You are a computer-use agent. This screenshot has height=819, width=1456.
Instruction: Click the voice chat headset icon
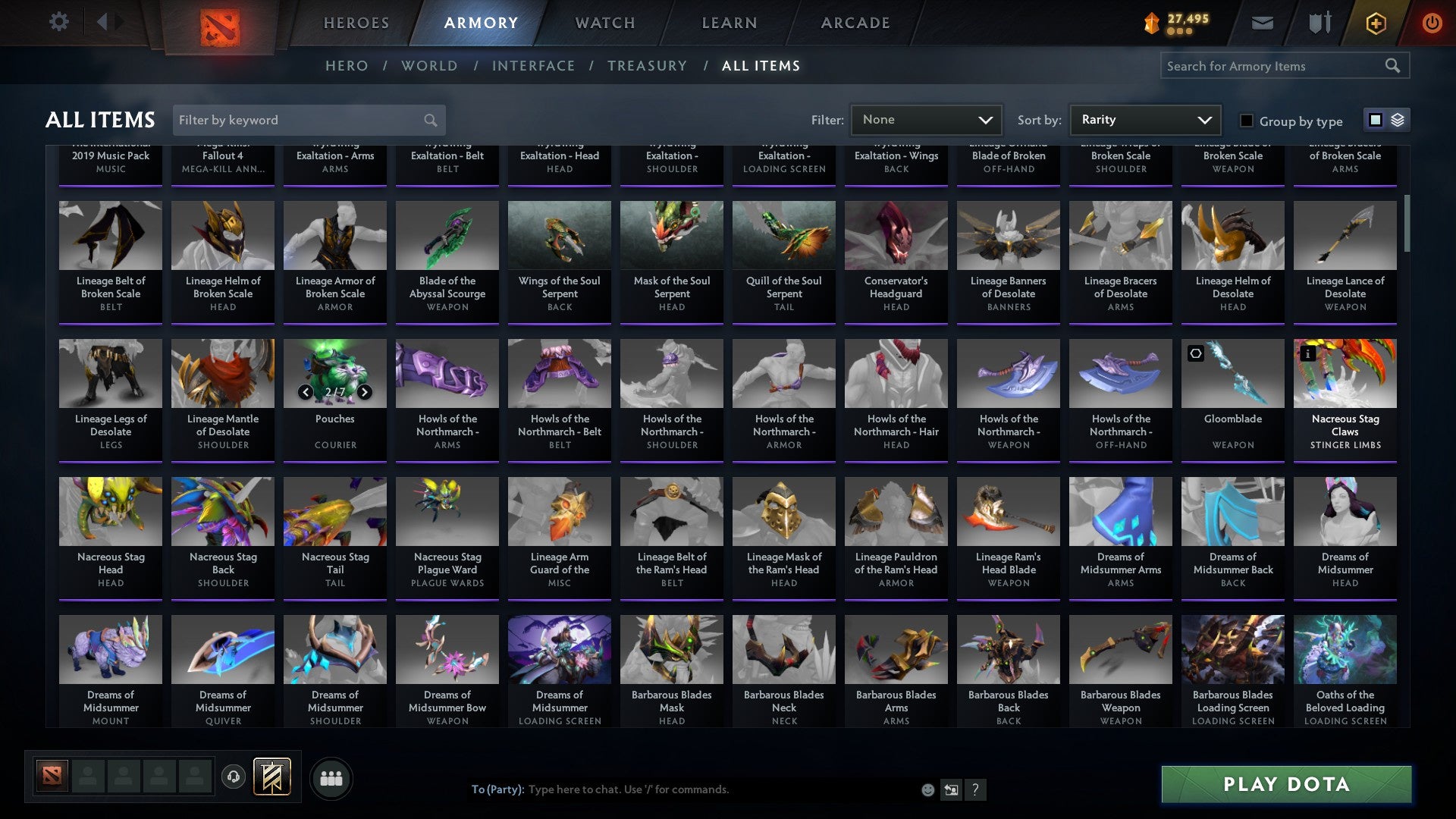click(234, 777)
